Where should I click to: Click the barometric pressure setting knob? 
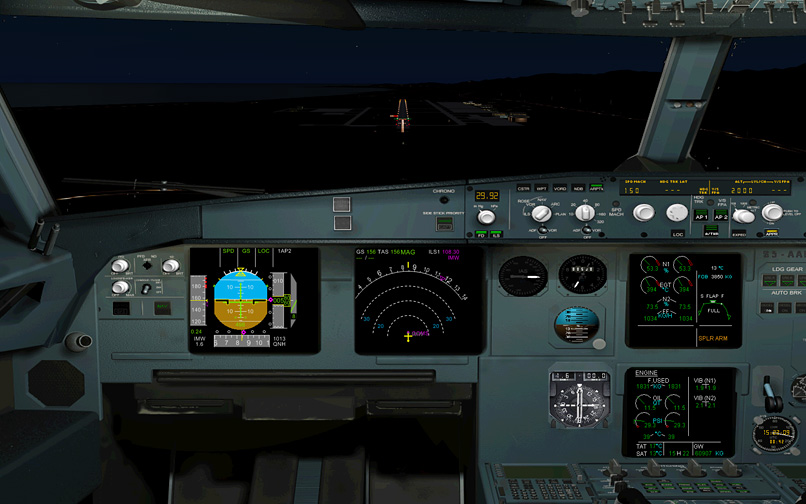[487, 216]
